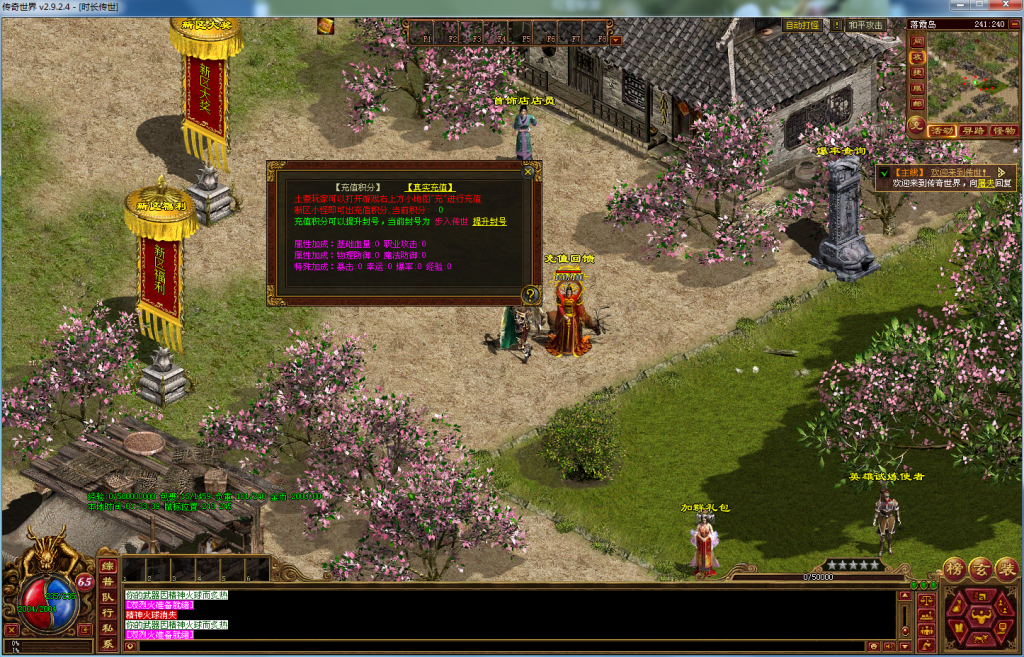The height and width of the screenshot is (657, 1024).
Task: Click the 欢迎来到传世 main quest link
Action: pyautogui.click(x=960, y=172)
